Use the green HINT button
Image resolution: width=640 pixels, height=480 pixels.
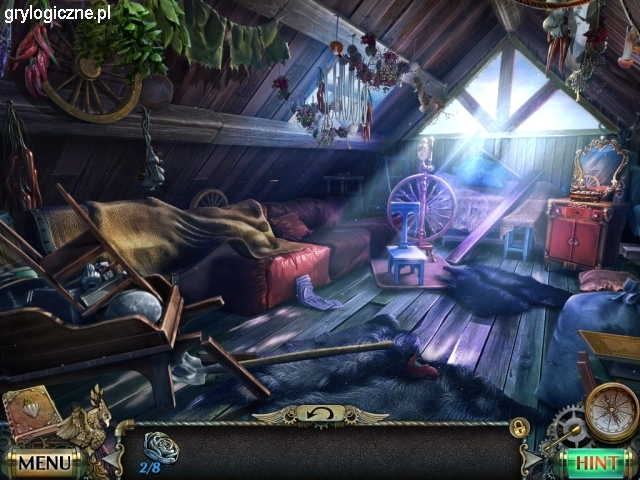coord(596,463)
